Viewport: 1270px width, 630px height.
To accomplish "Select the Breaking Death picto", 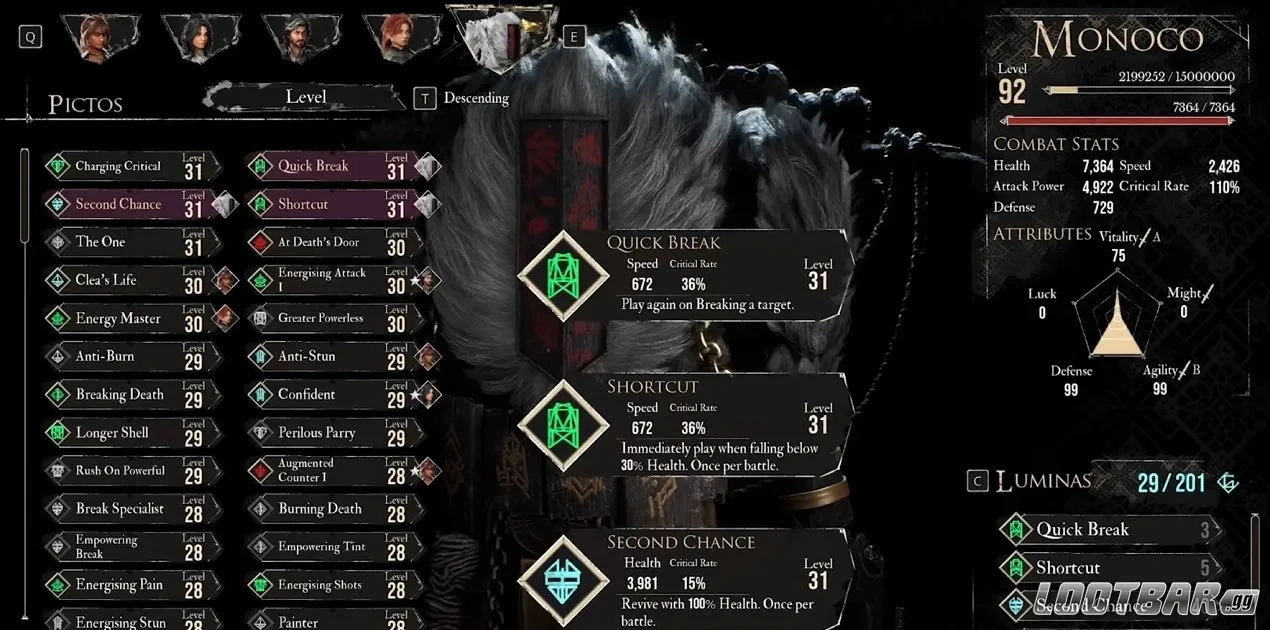I will pyautogui.click(x=119, y=395).
